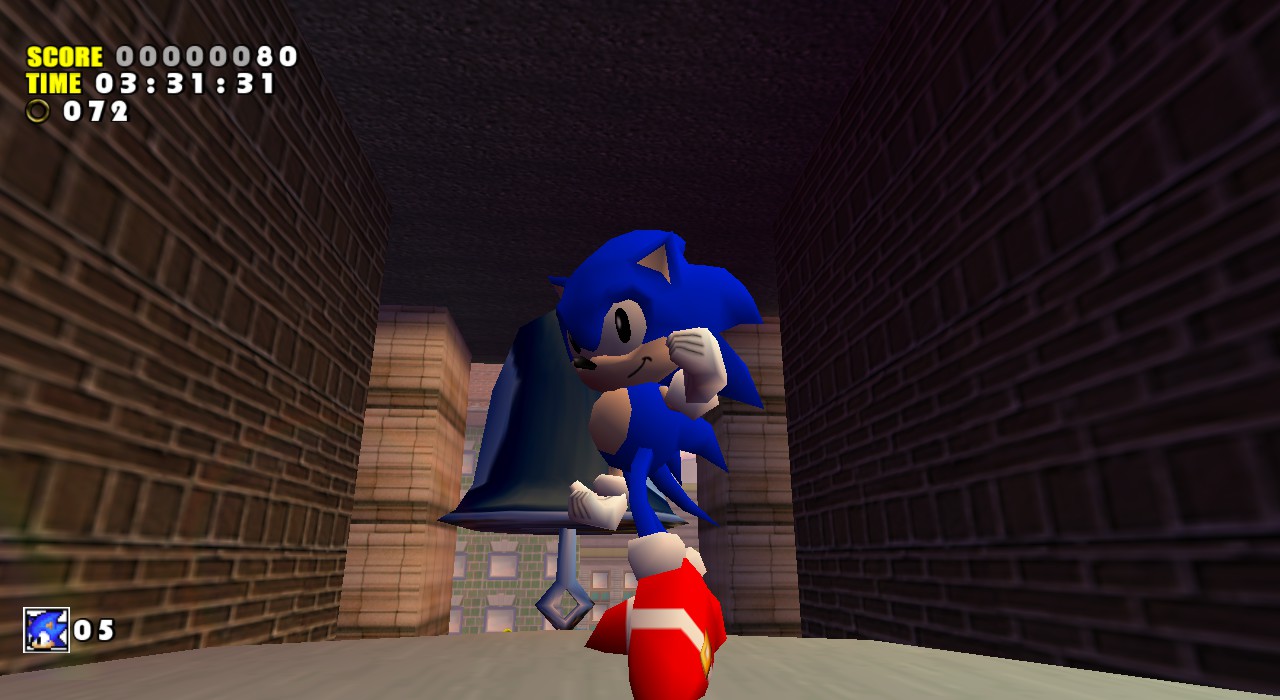Click the Sonic lives icon
Image resolution: width=1280 pixels, height=700 pixels.
tap(46, 630)
